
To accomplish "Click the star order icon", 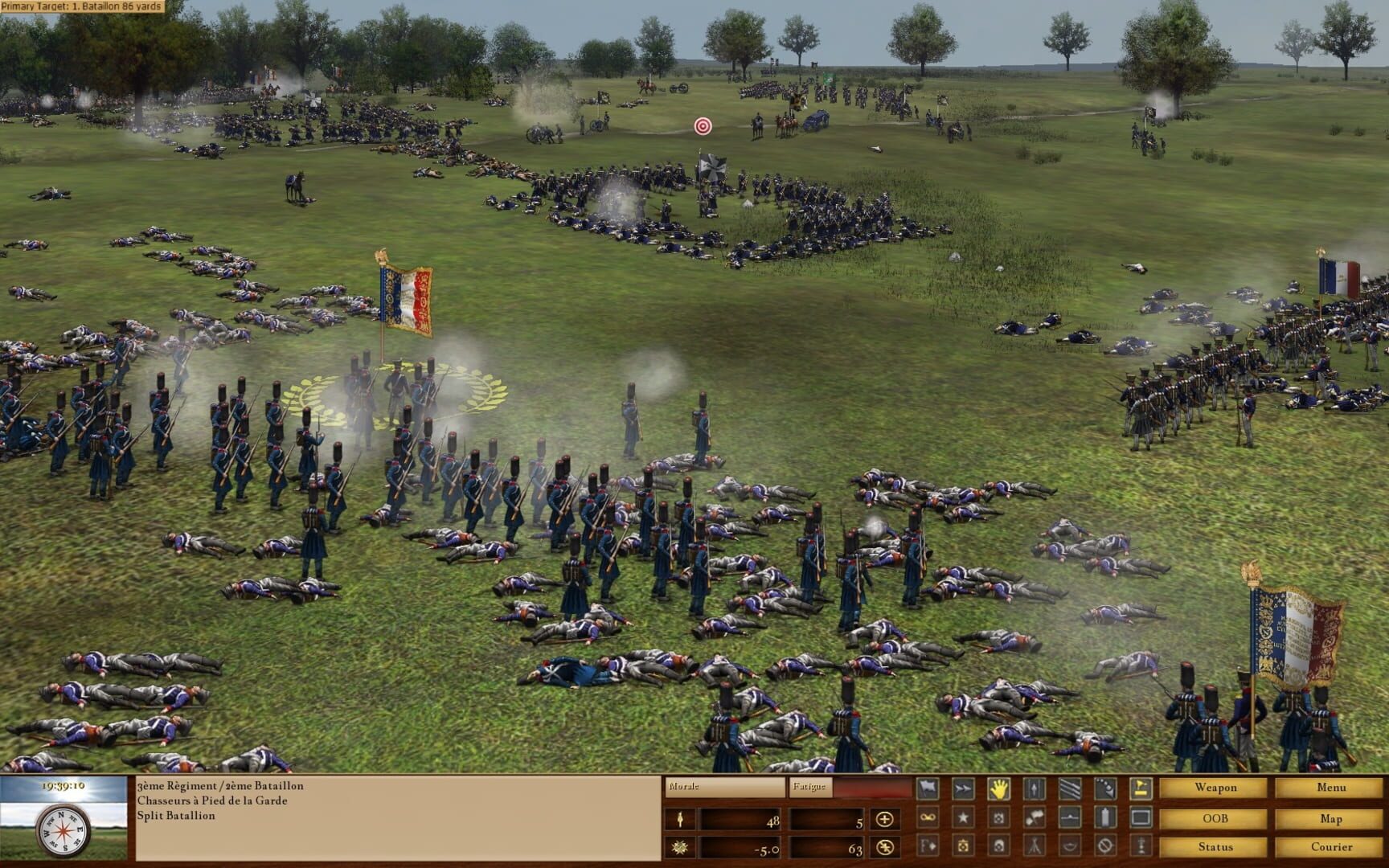I will click(x=962, y=817).
